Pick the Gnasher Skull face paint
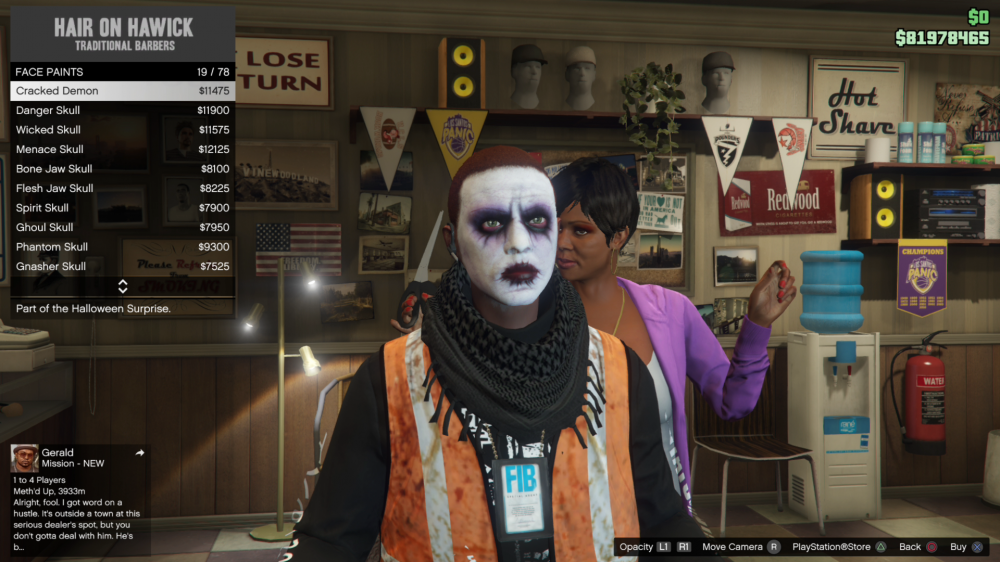This screenshot has width=1000, height=562. pyautogui.click(x=122, y=267)
